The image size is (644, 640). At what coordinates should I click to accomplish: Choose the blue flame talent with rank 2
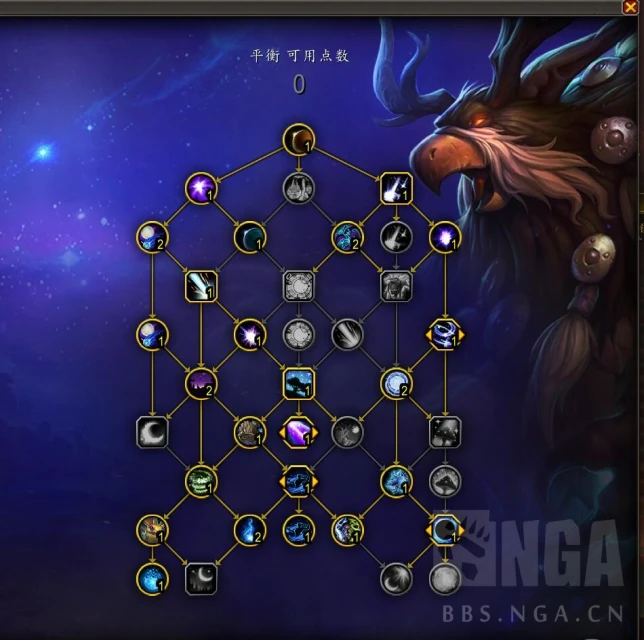249,530
